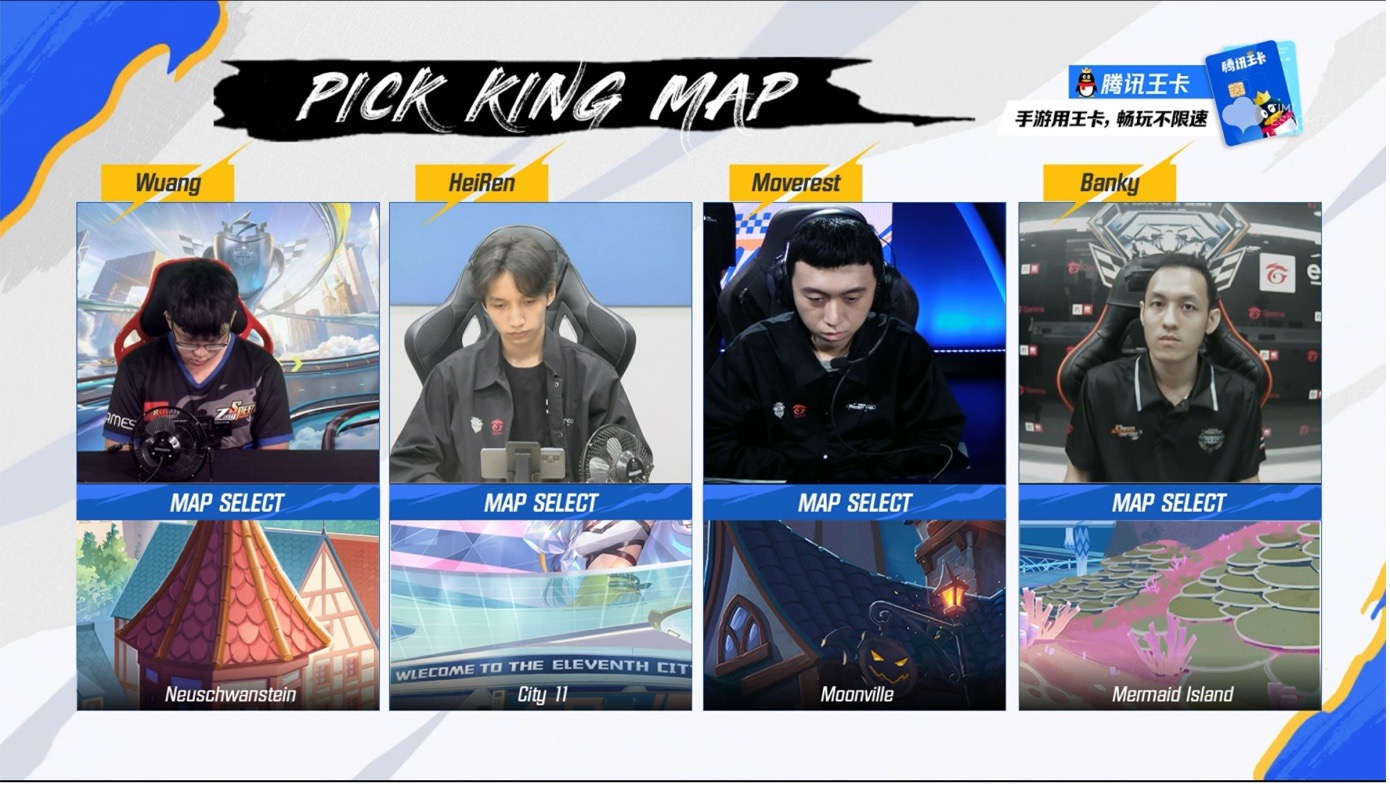Choose the City 11 map tile
Image resolution: width=1390 pixels, height=785 pixels.
pyautogui.click(x=540, y=614)
